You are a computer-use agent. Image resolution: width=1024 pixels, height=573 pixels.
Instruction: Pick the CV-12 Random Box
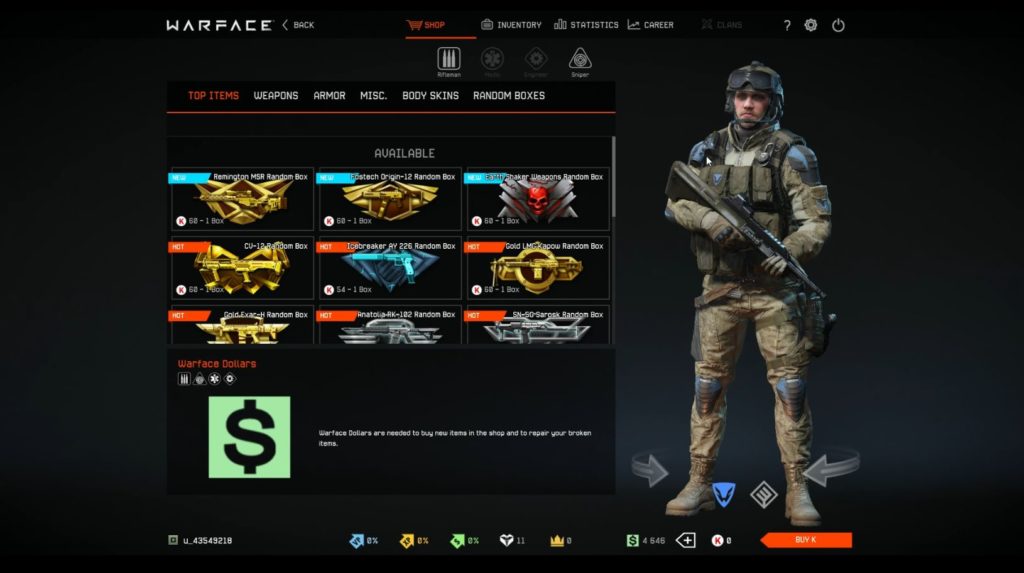pyautogui.click(x=242, y=268)
